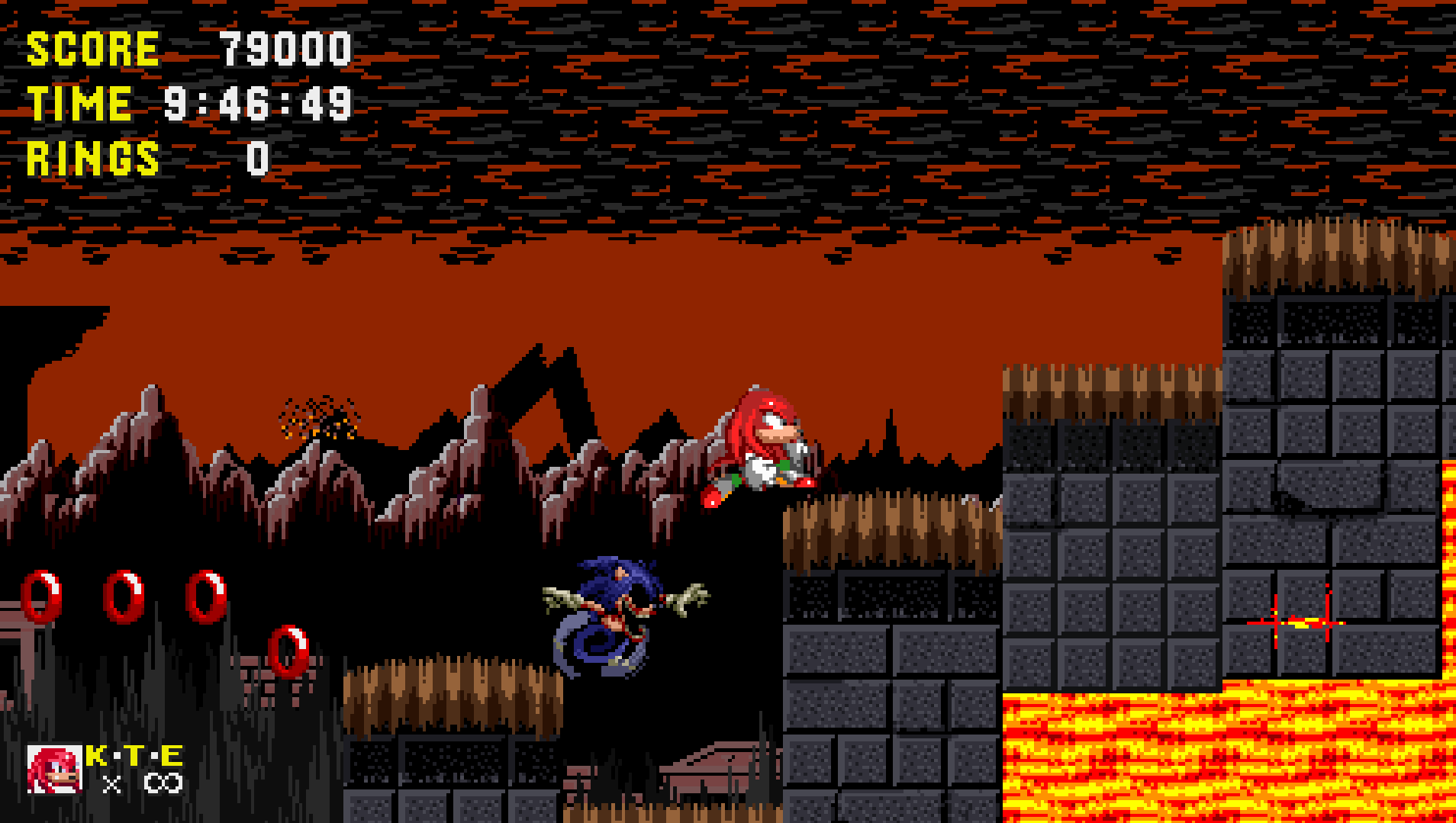Click the K·T·E name label
Viewport: 1456px width, 823px height.
tap(134, 757)
